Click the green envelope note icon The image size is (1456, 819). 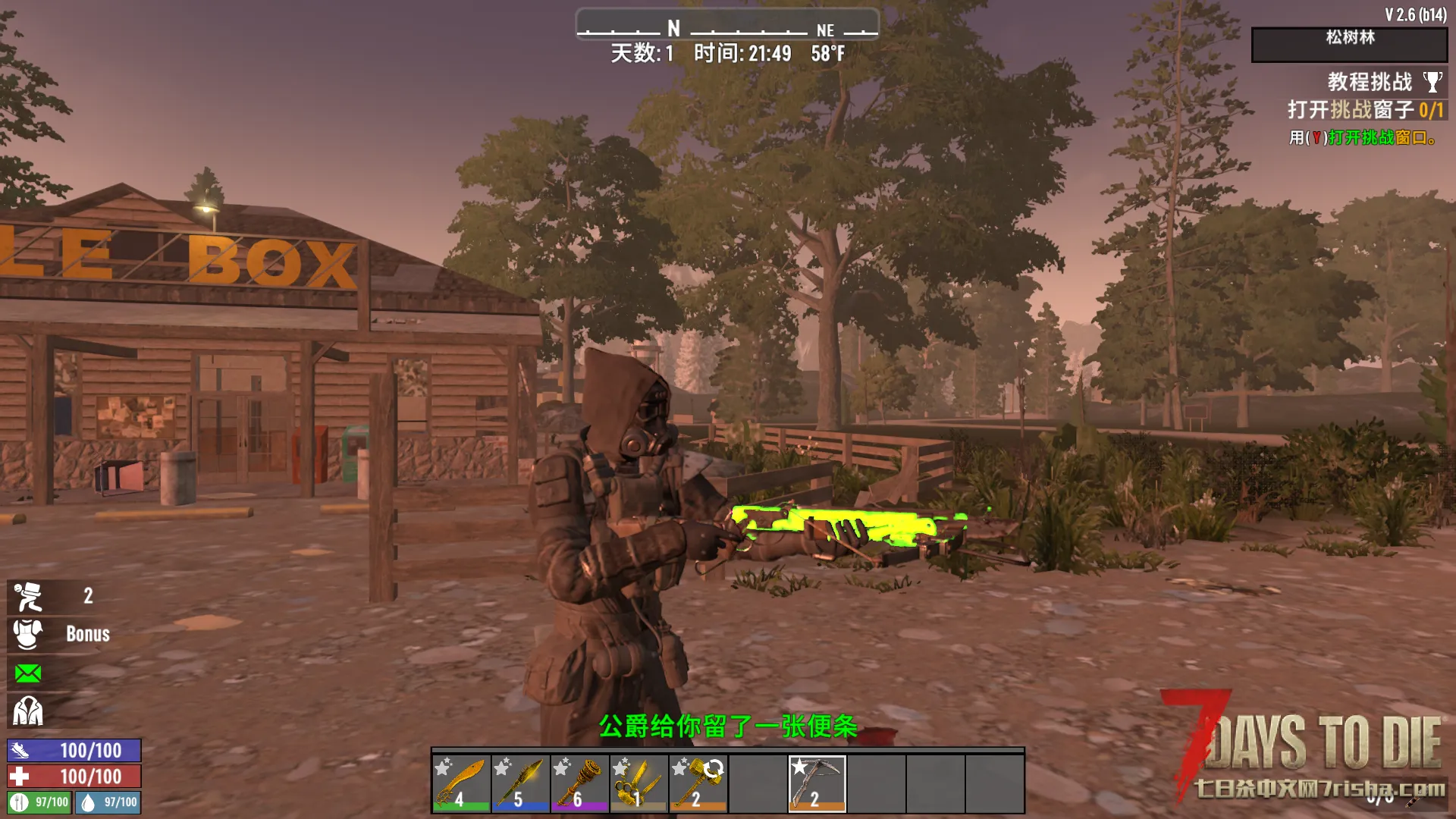coord(28,673)
